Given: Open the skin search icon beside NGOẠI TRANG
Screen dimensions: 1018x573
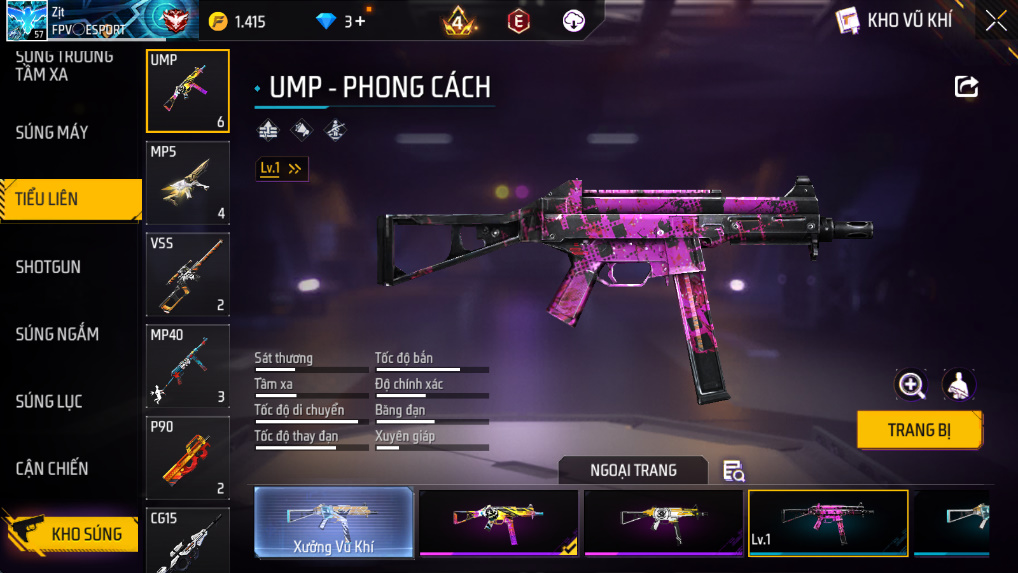Looking at the screenshot, I should 734,471.
